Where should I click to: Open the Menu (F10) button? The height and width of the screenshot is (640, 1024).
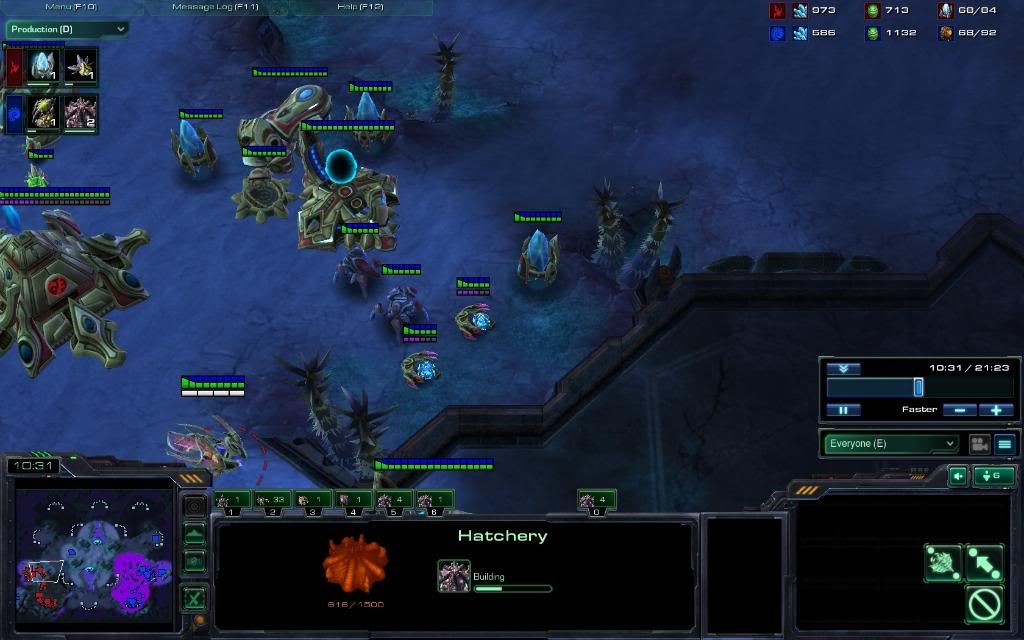(71, 7)
